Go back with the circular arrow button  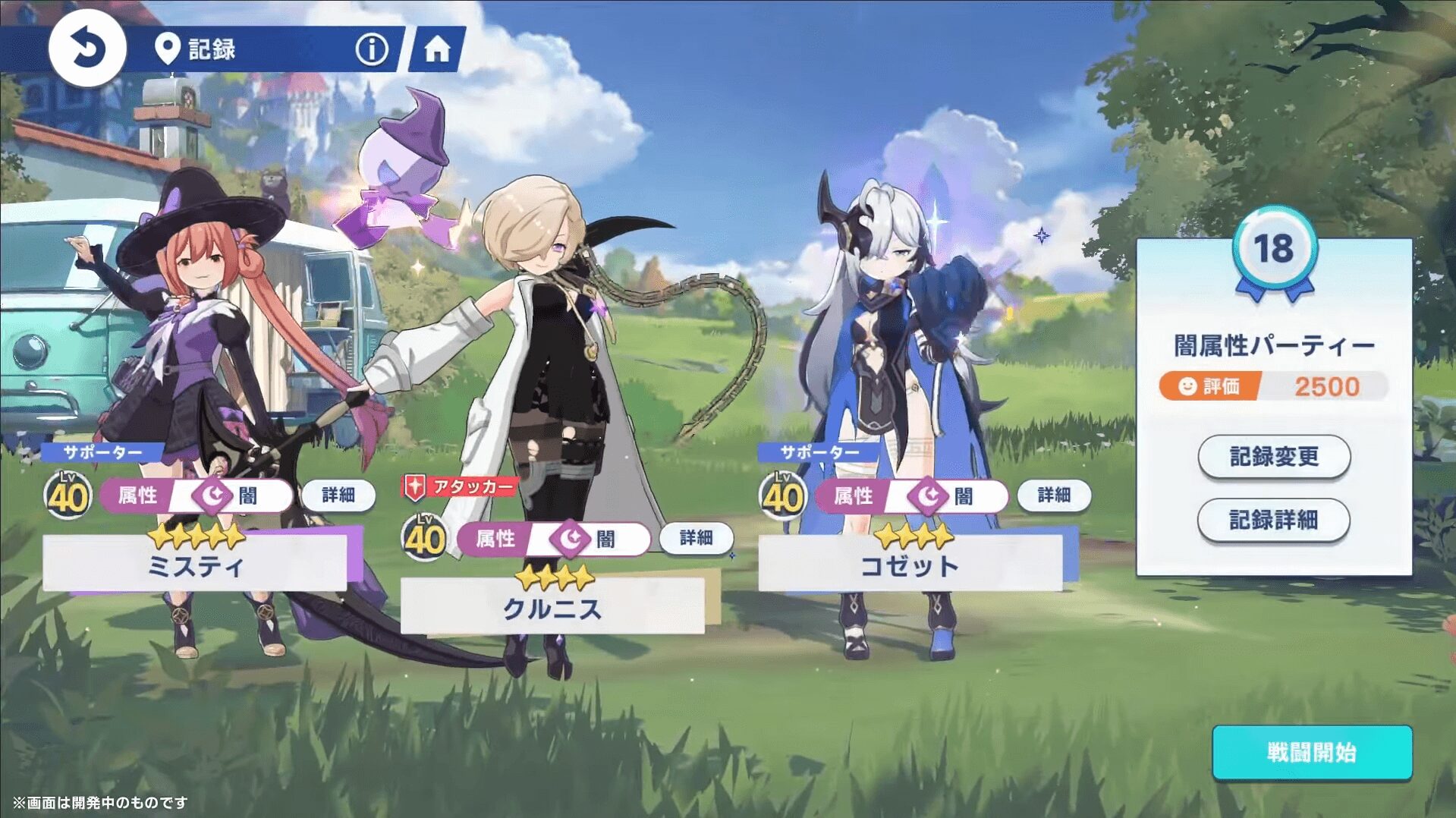pos(87,49)
